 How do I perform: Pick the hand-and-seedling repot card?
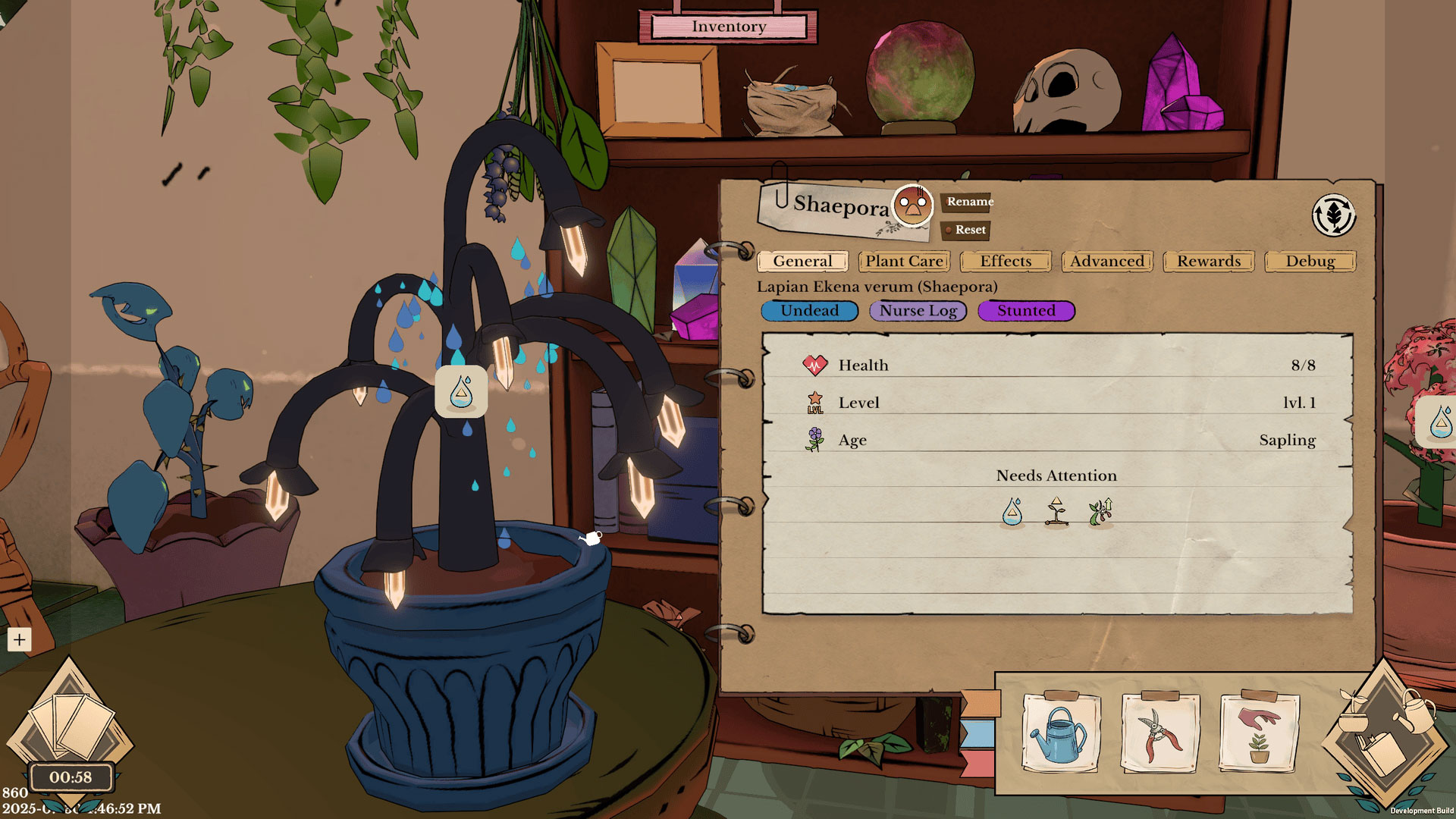[x=1259, y=733]
